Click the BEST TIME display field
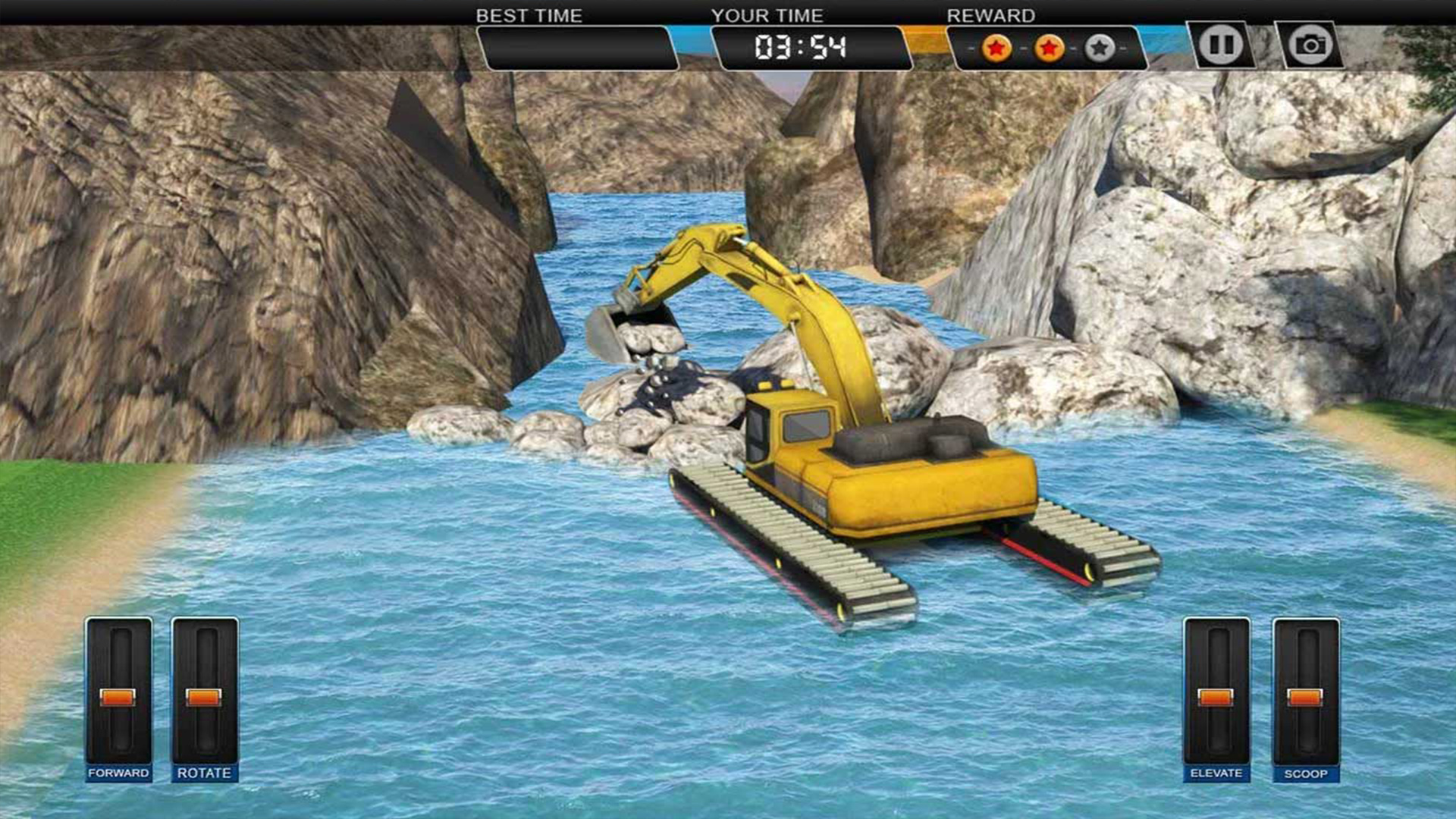 pyautogui.click(x=578, y=47)
